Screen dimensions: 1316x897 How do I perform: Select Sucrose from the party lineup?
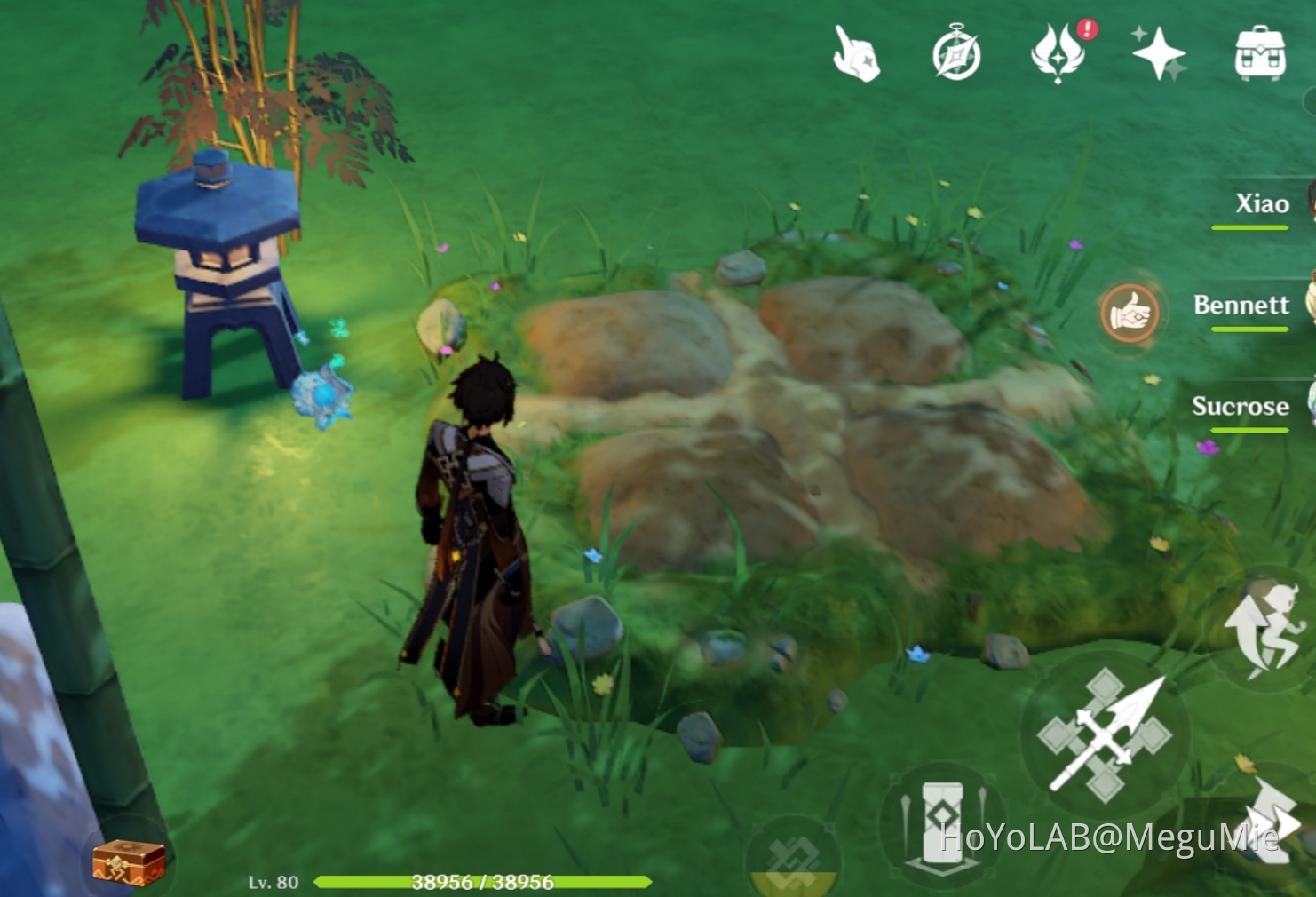click(x=1241, y=407)
